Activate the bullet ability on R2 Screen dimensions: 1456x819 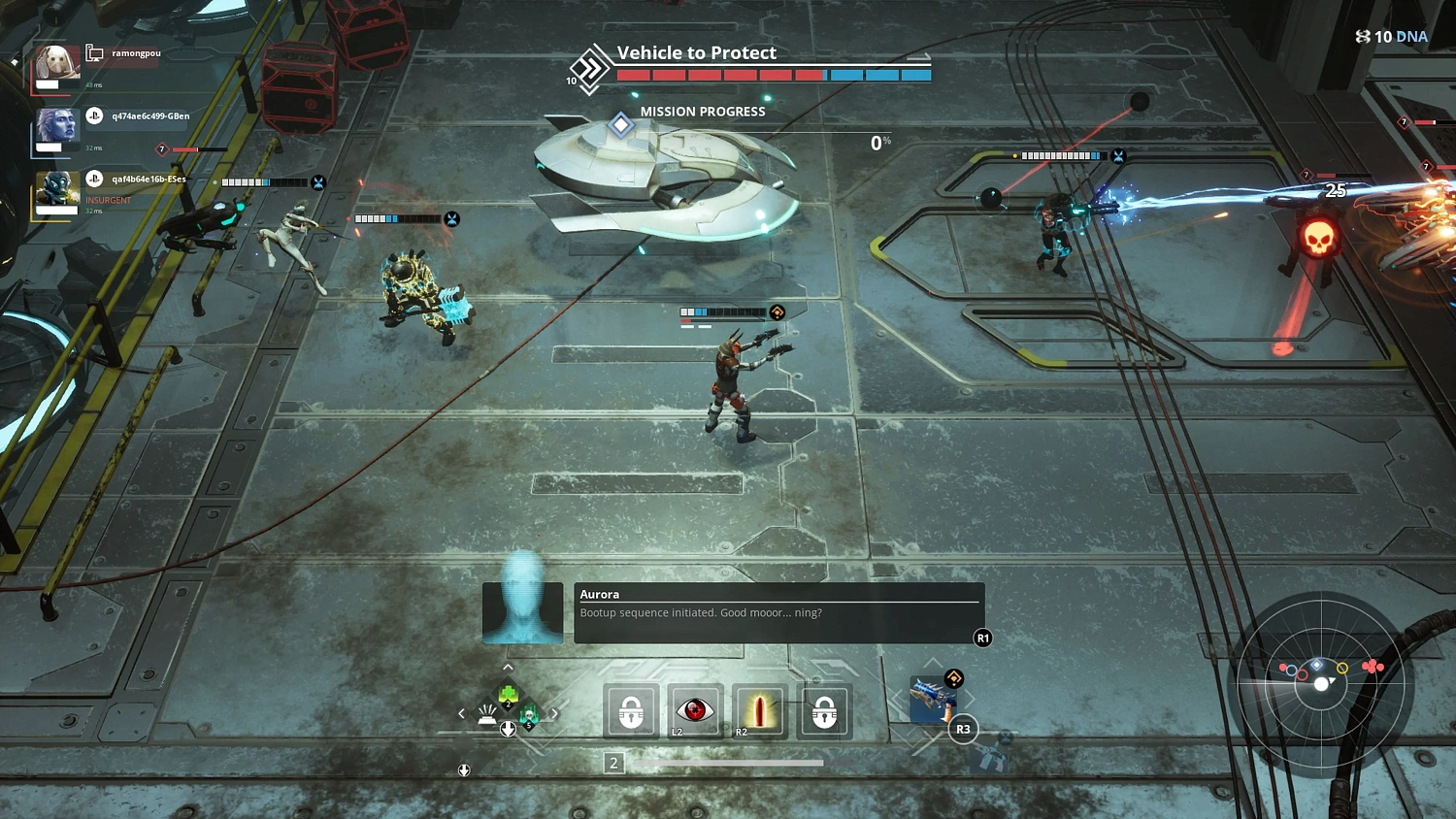(x=759, y=709)
